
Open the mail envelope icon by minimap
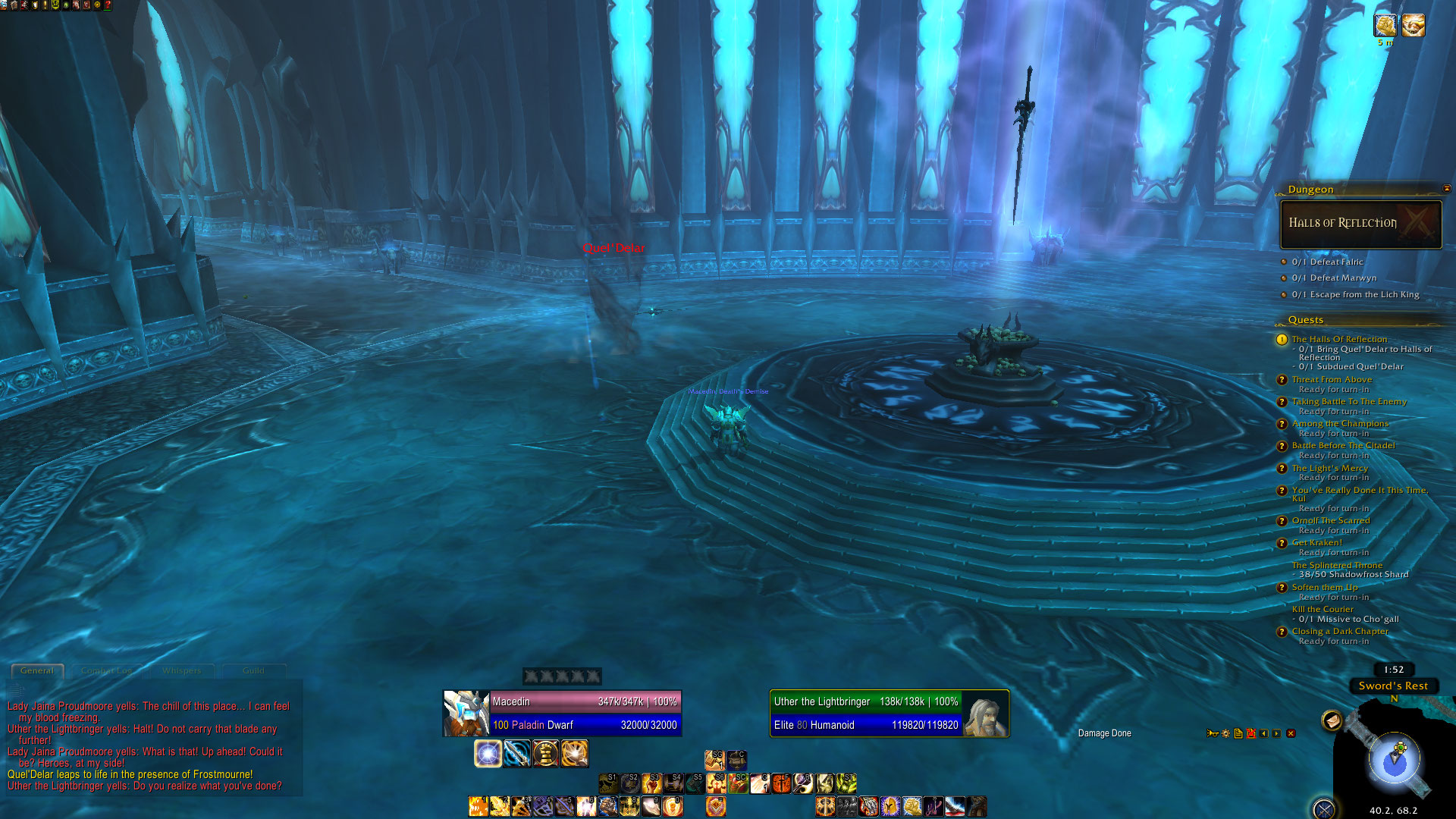1332,720
